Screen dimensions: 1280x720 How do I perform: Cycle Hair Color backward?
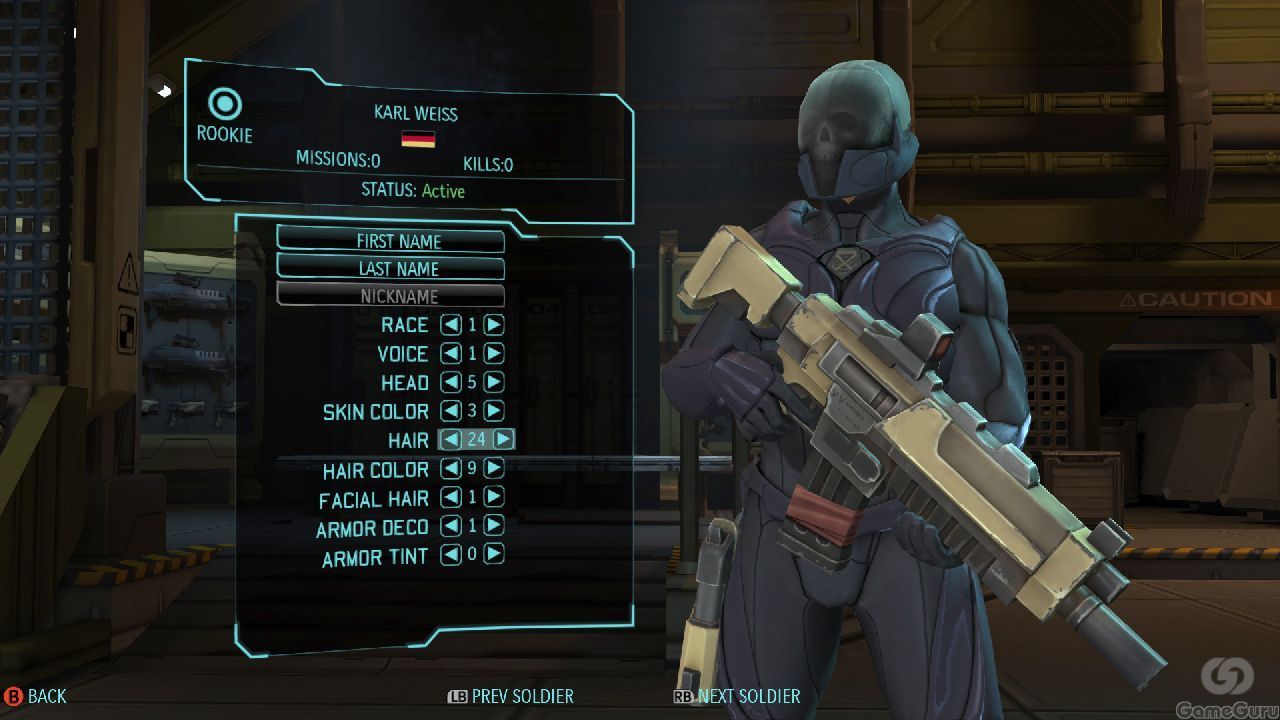pos(451,468)
